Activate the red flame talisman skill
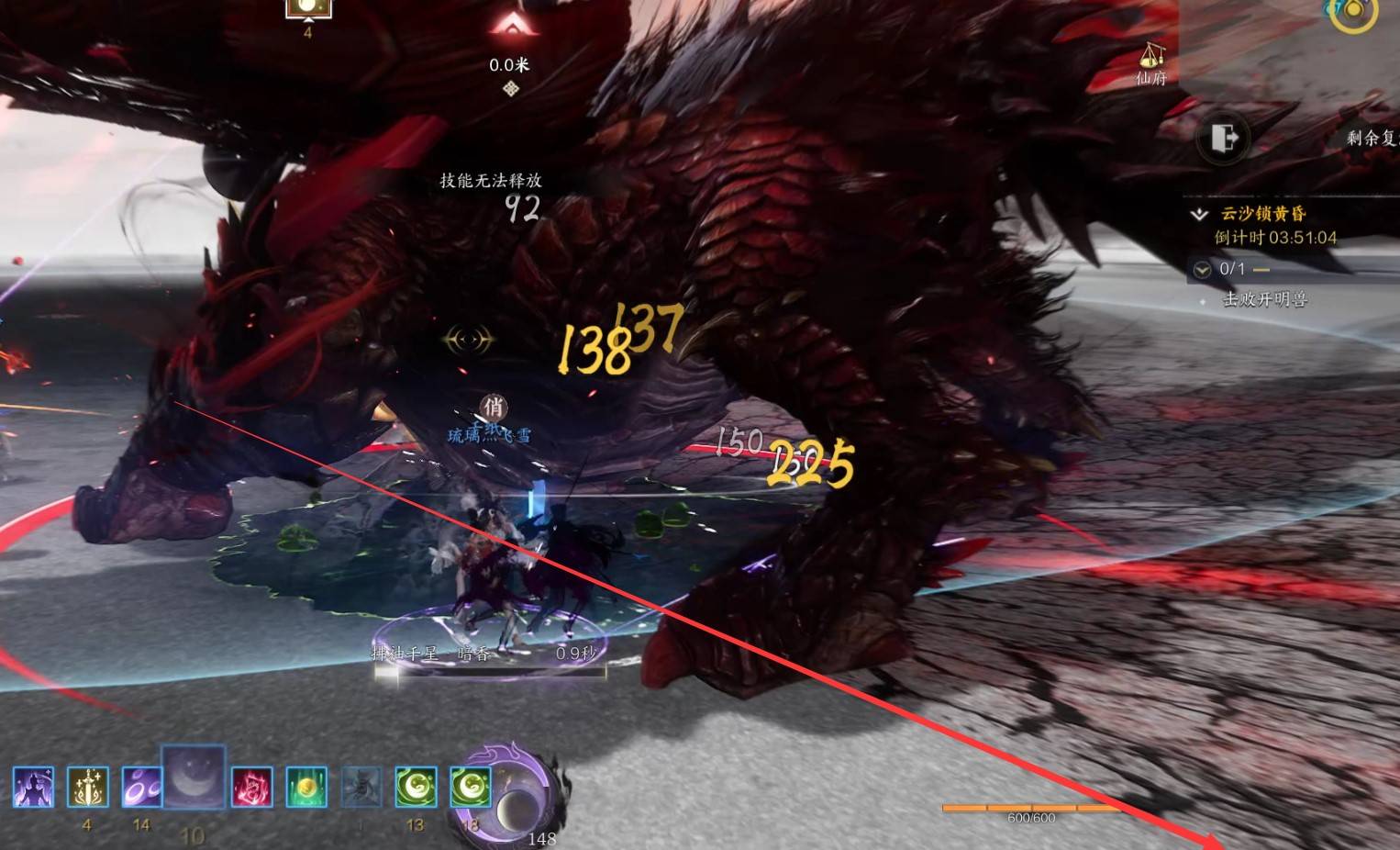This screenshot has width=1400, height=850. pos(251,788)
